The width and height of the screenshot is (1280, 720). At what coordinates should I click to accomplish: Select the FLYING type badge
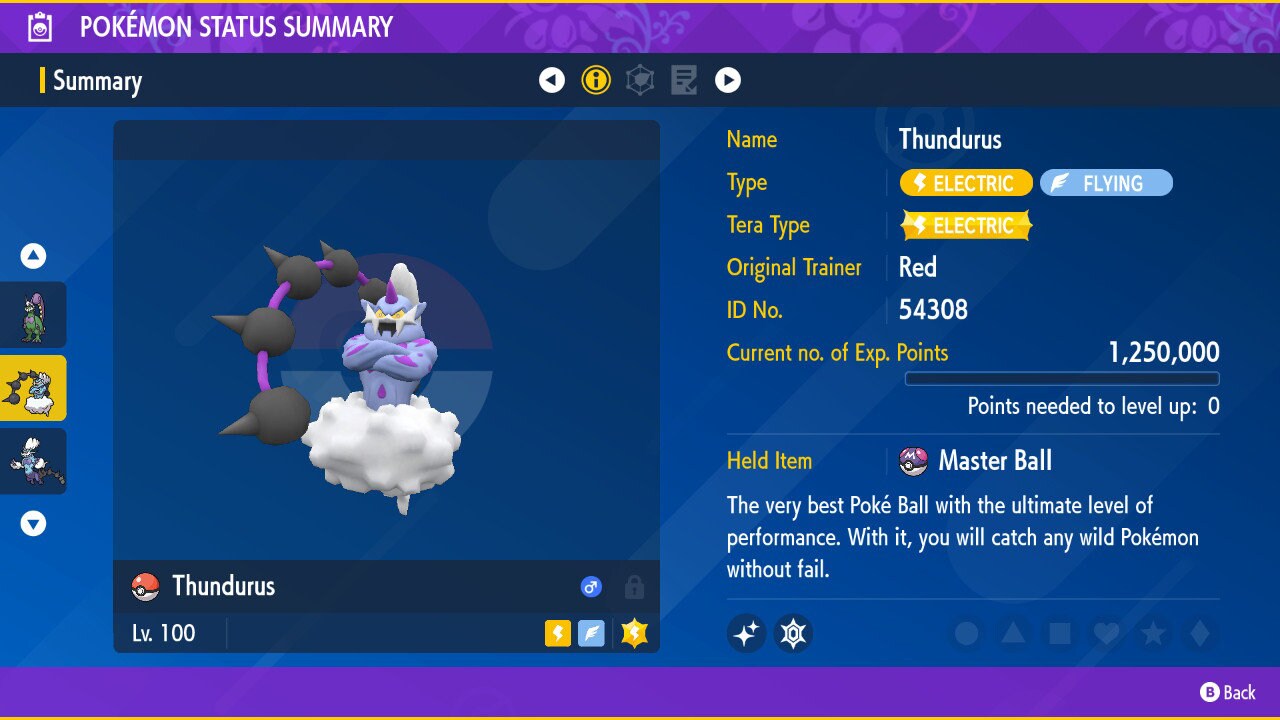[1106, 182]
